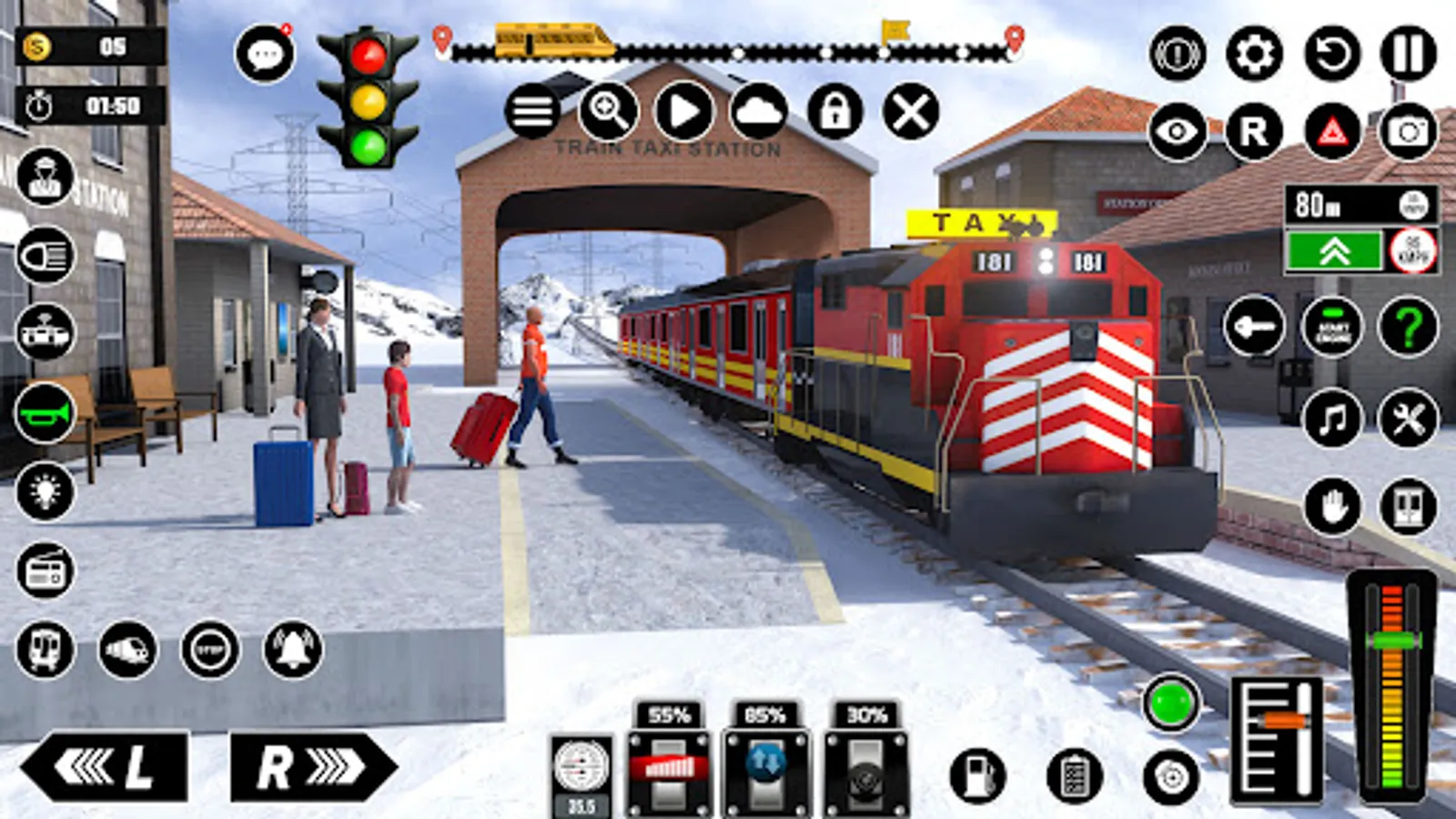The image size is (1456, 819).
Task: Activate the ignition key
Action: tap(1256, 328)
